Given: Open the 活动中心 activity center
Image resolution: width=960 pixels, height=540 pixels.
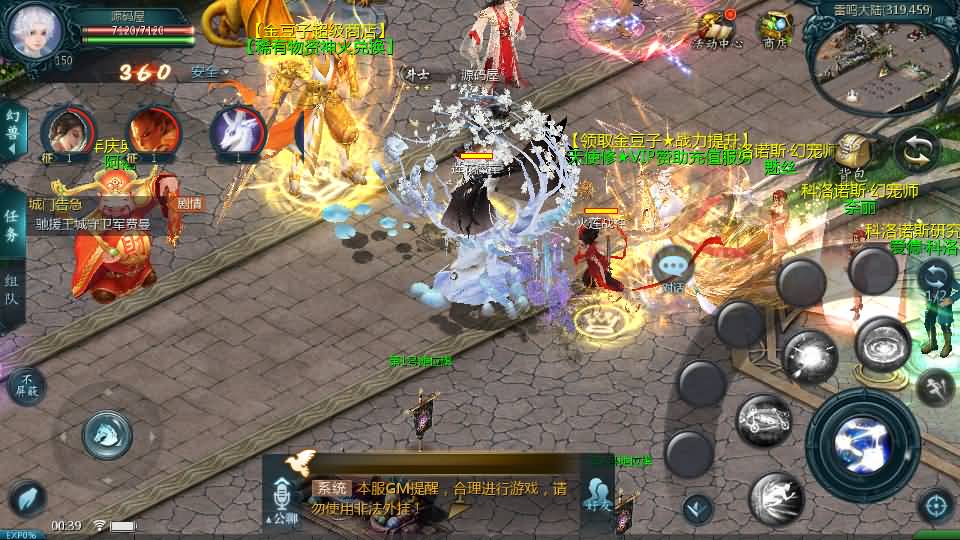Looking at the screenshot, I should 716,28.
